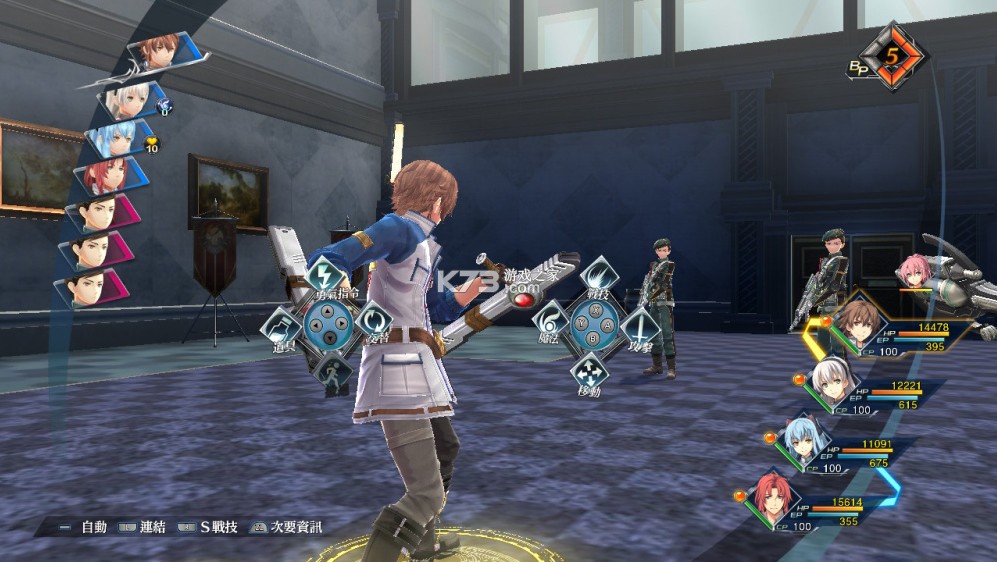Click red-haired portrait in the turn order bar
This screenshot has height=562, width=997.
(105, 175)
